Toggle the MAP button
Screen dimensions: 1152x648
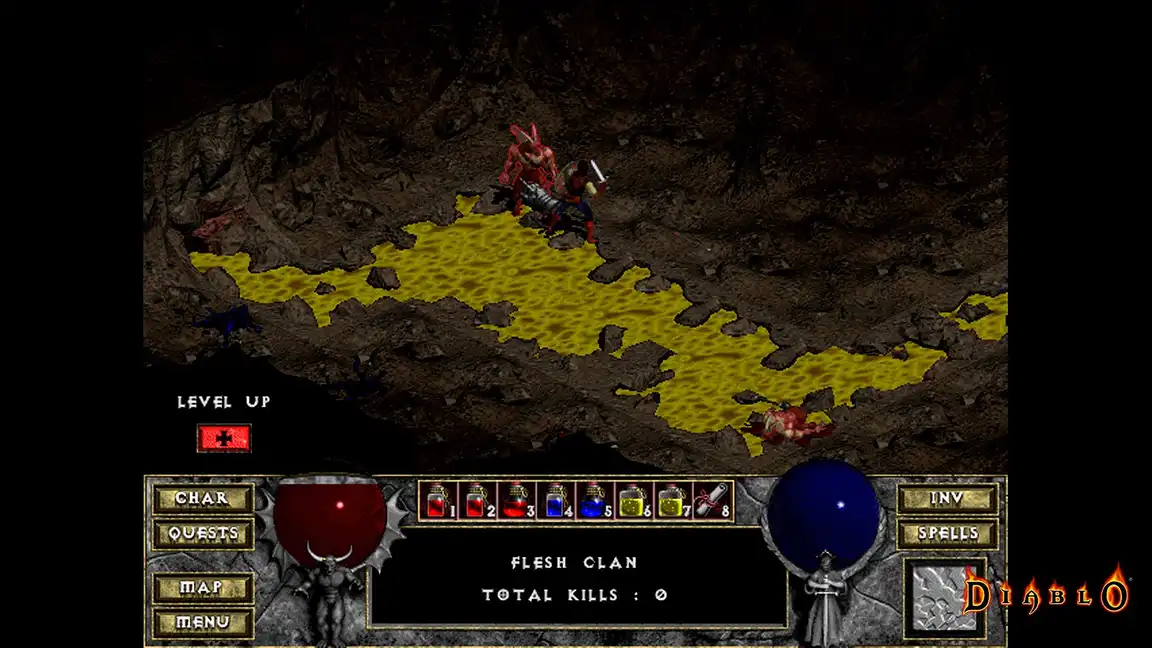202,588
